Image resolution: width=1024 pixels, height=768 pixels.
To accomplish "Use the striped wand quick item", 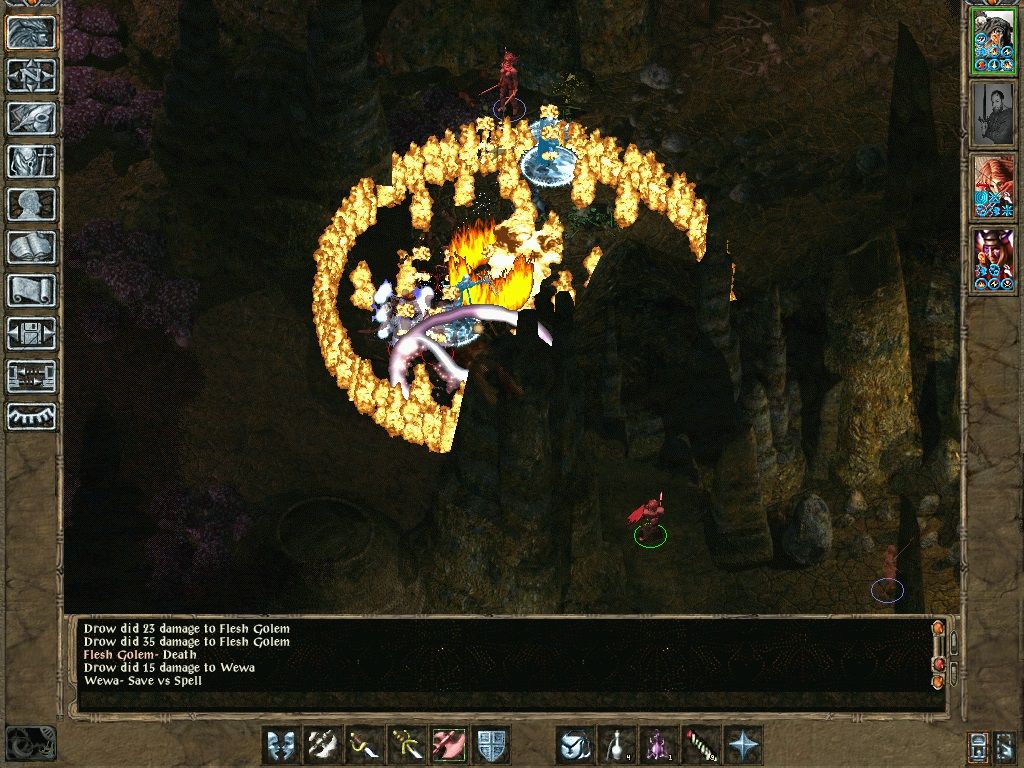I will pos(701,745).
